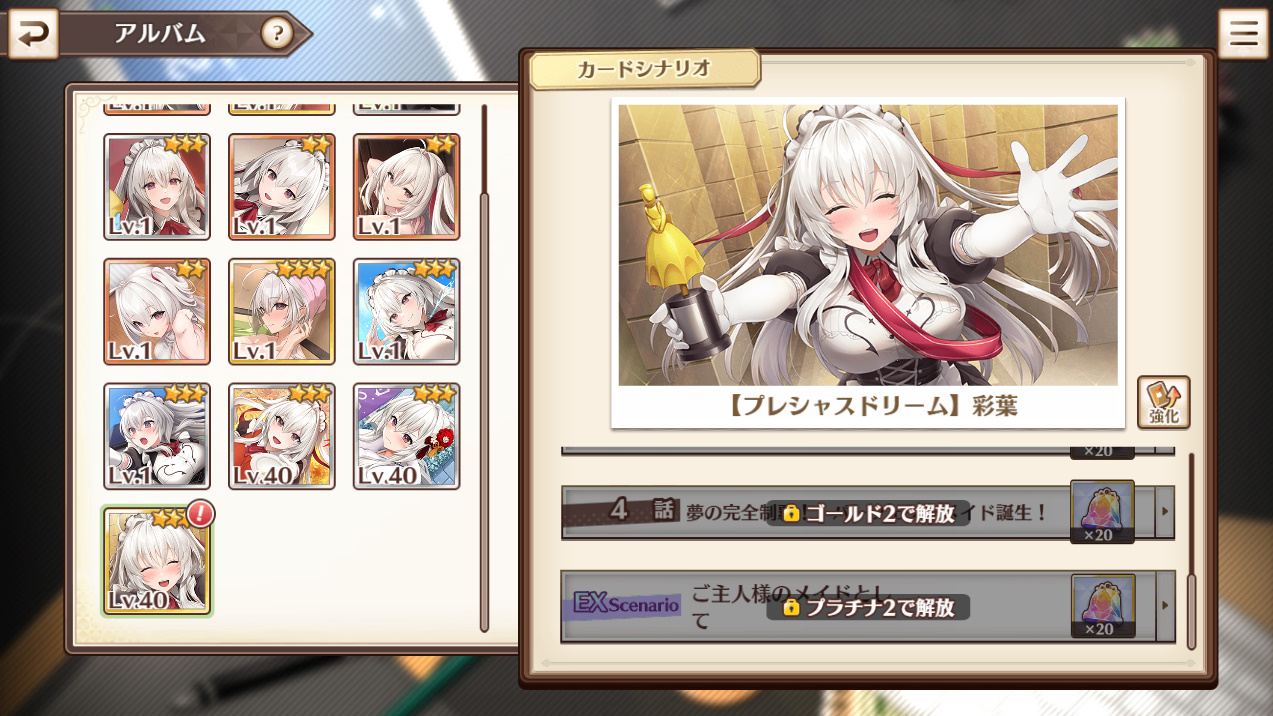Click the scenario list scrollbar

[1191, 610]
